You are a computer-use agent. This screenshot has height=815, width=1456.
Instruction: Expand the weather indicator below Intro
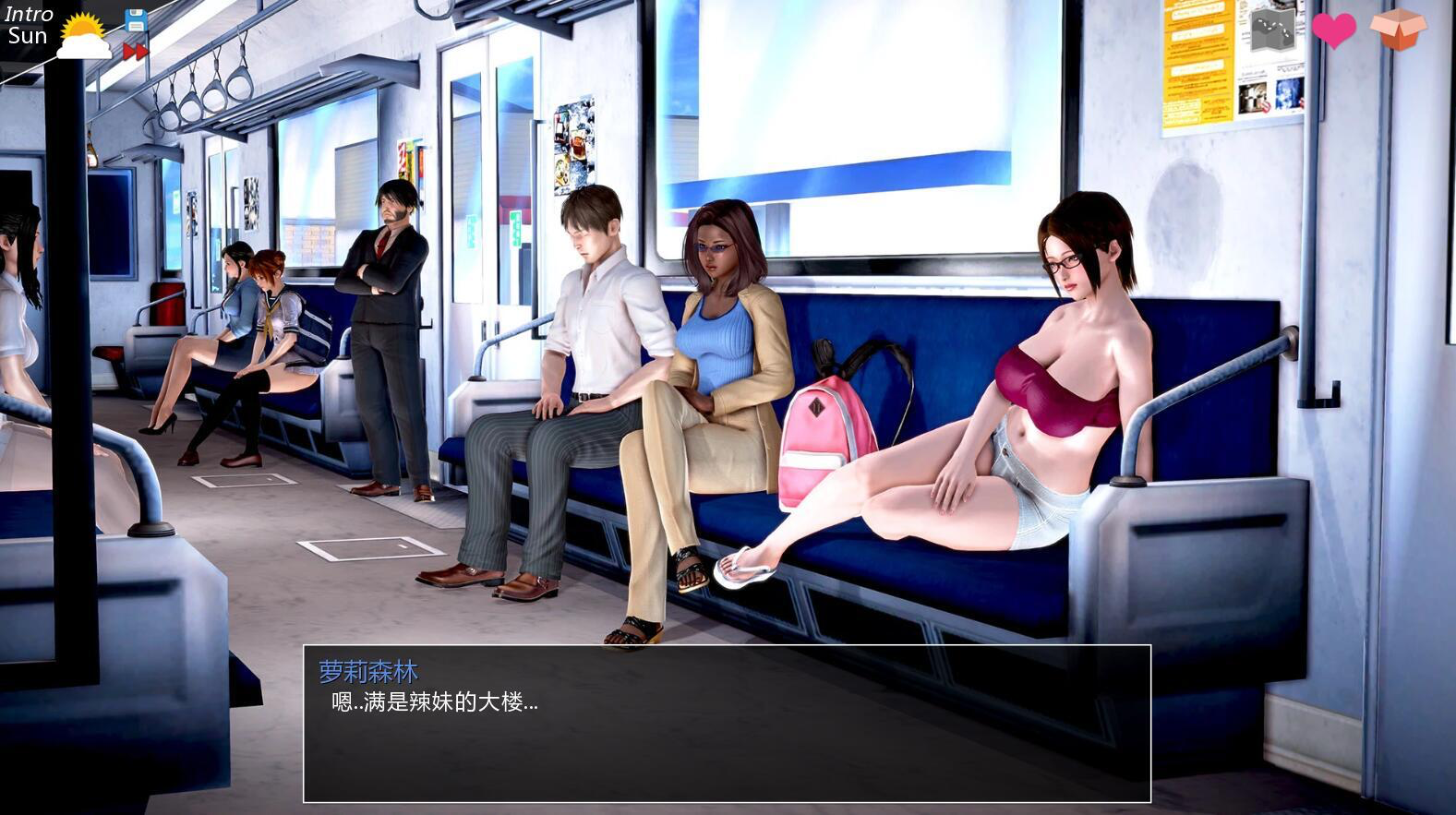point(81,37)
